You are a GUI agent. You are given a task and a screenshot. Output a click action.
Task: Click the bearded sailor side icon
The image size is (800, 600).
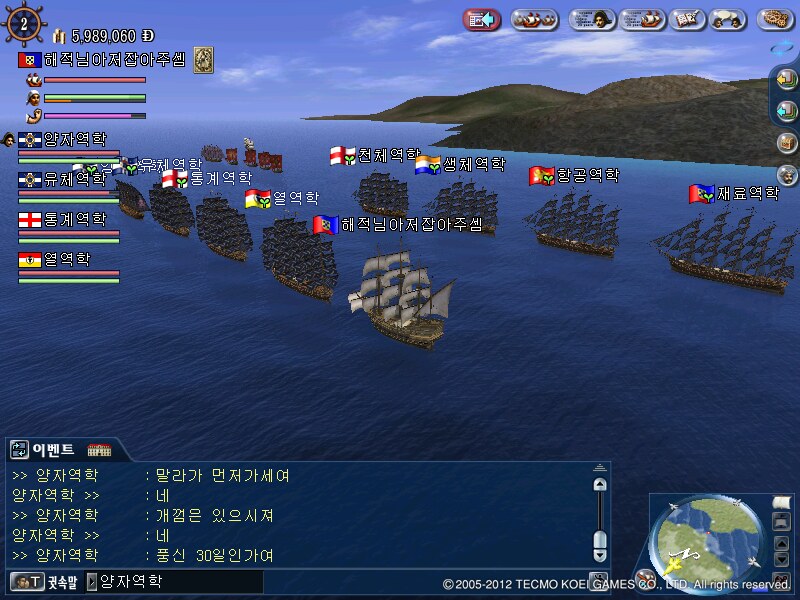[x=787, y=174]
